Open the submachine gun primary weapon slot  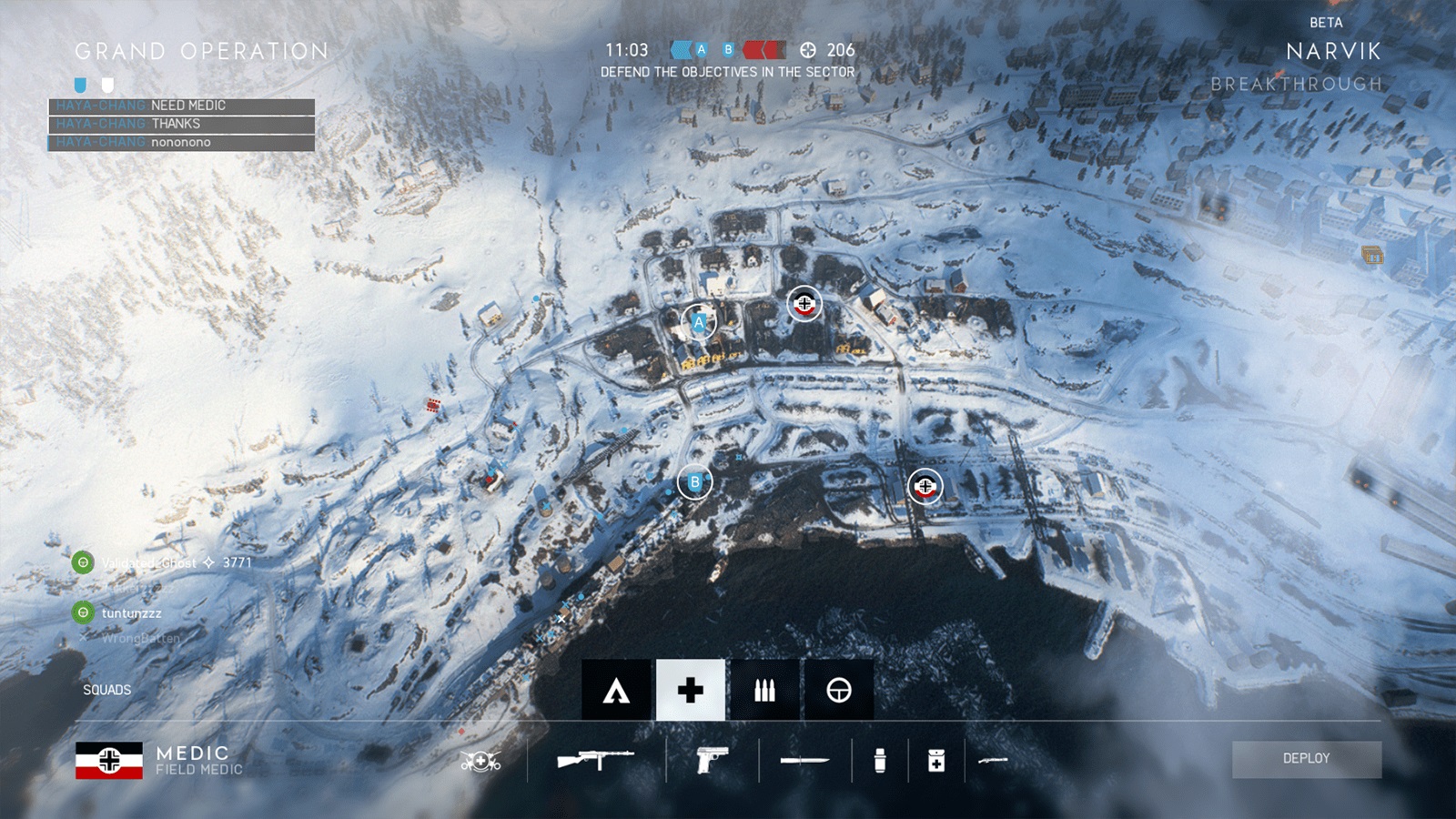pos(595,759)
